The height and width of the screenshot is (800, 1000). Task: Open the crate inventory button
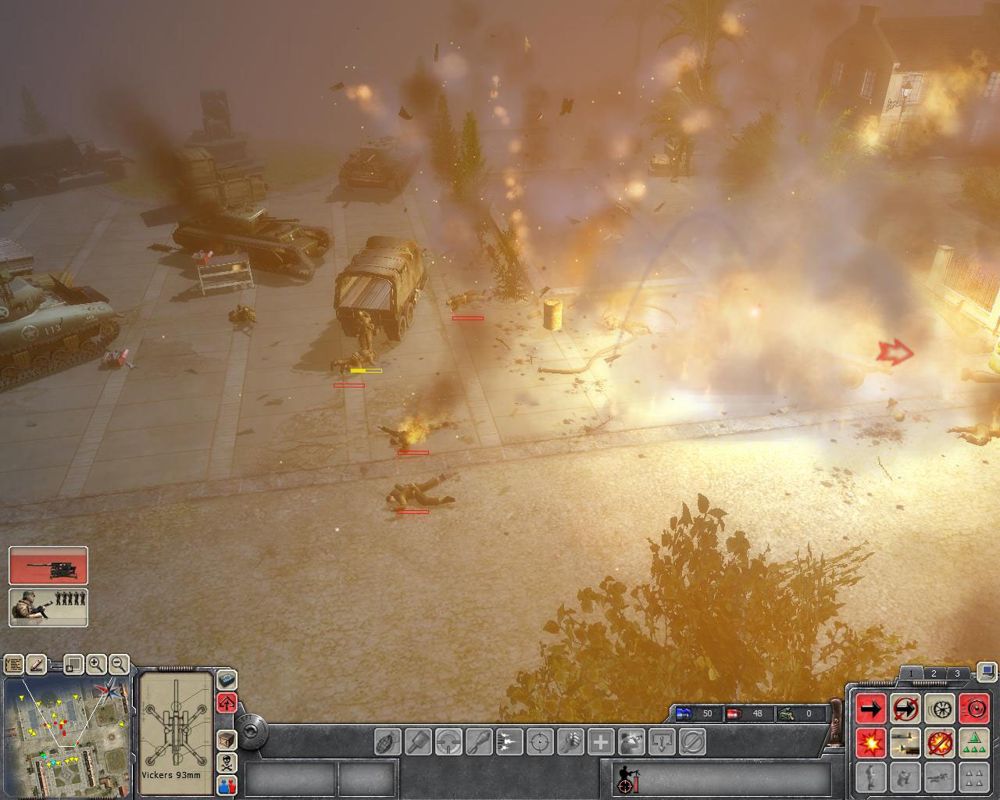pos(227,739)
